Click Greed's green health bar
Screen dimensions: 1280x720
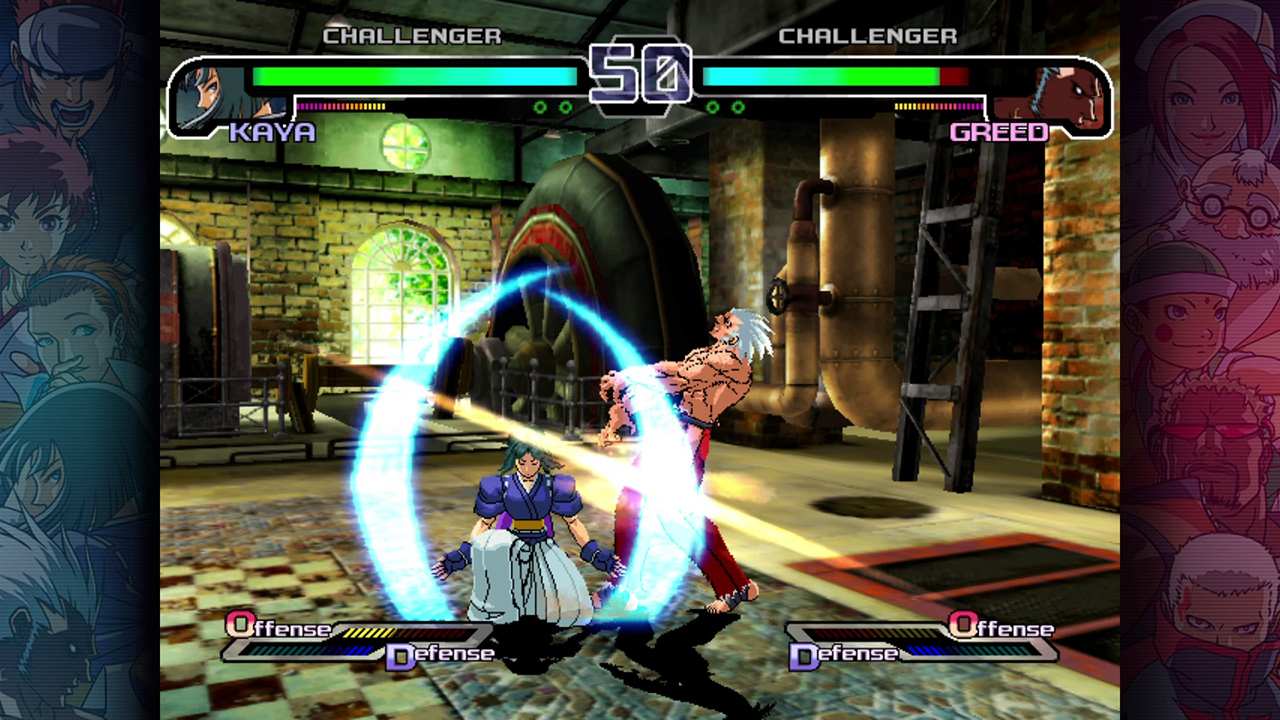pos(820,74)
